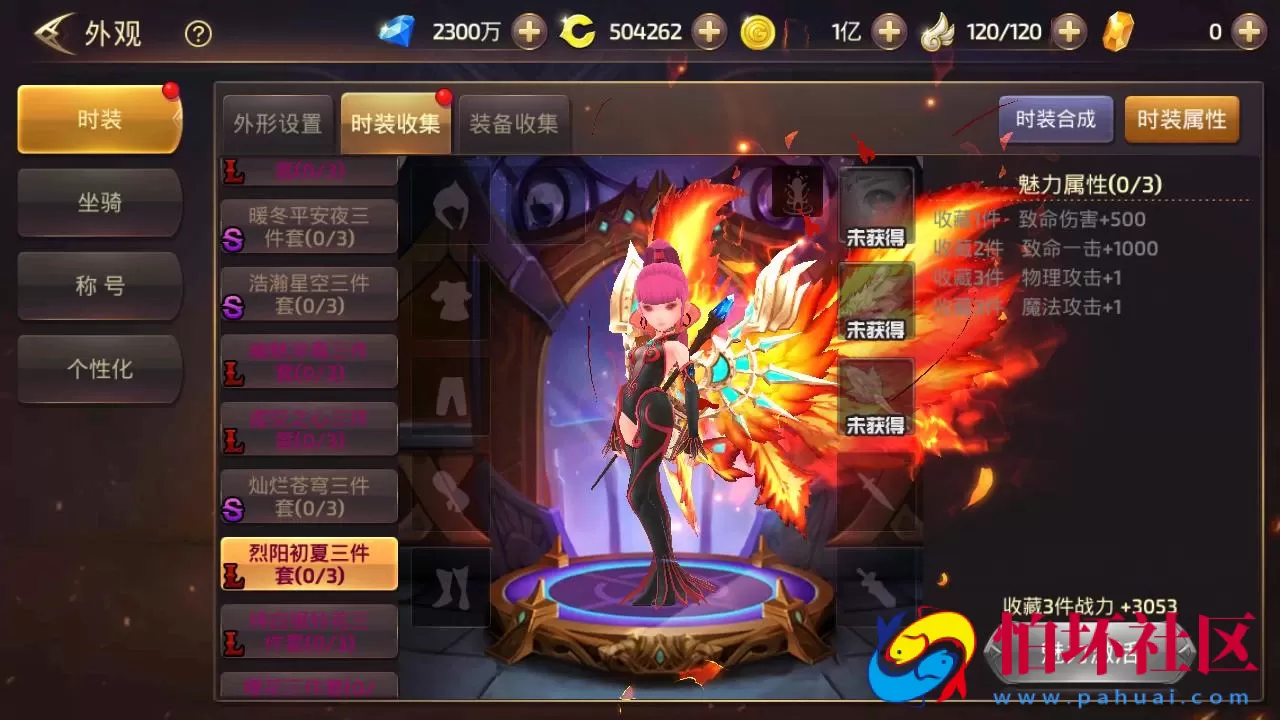Open the 个性化 sidebar menu
1280x720 pixels.
(99, 369)
